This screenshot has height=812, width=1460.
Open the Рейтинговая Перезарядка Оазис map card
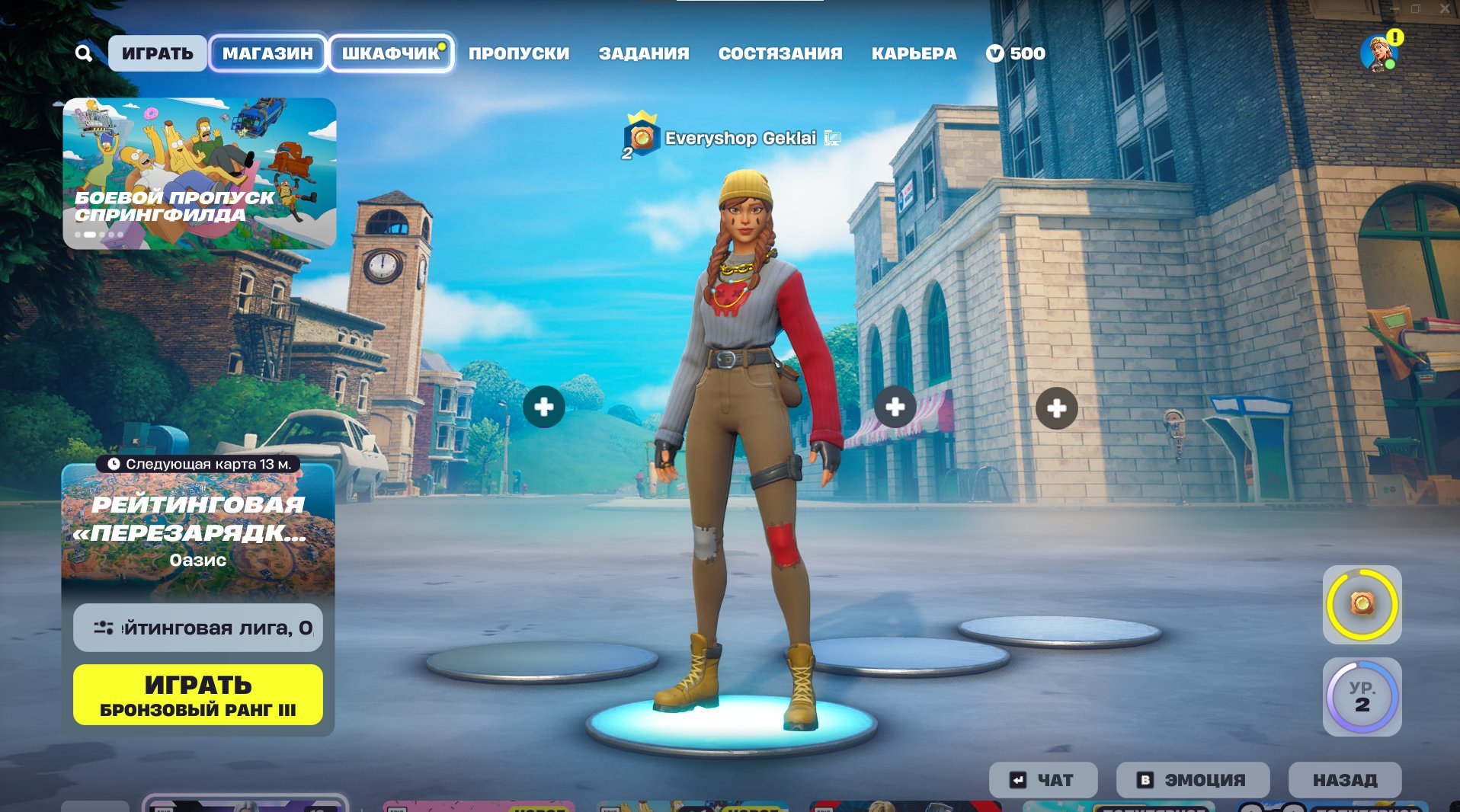tap(197, 533)
